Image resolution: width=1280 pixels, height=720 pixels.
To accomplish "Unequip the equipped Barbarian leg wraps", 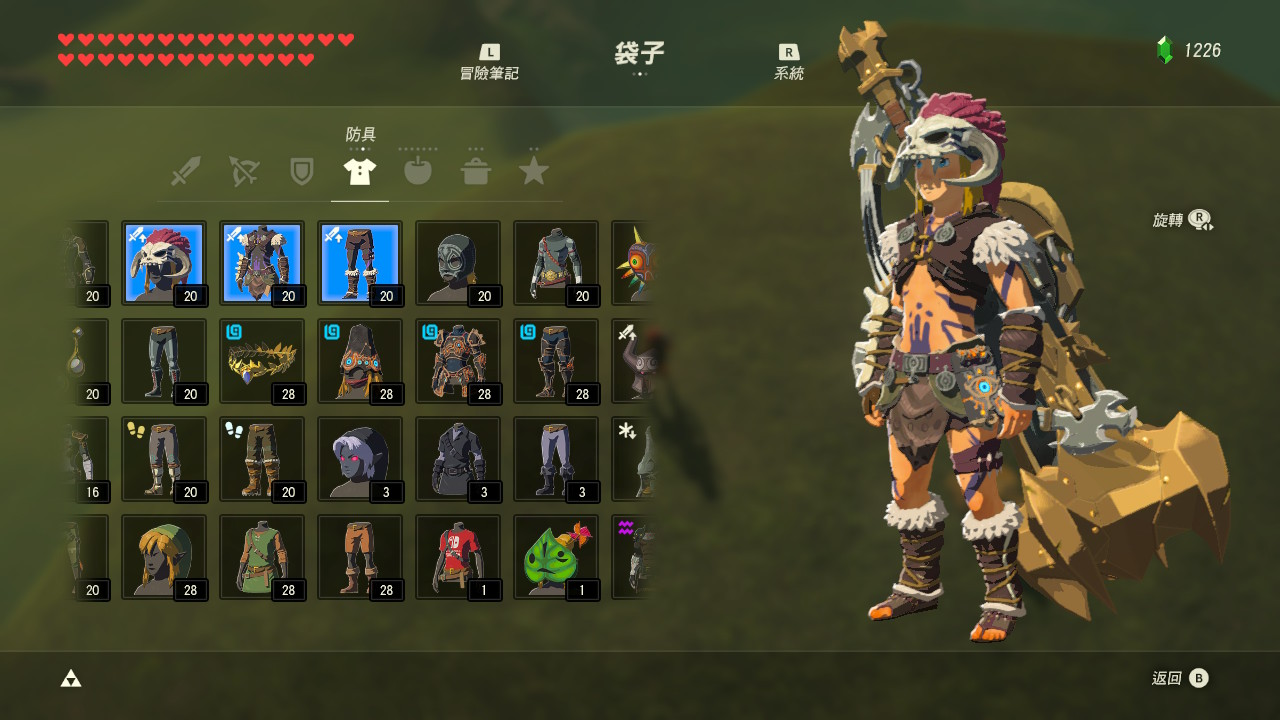I will click(x=359, y=262).
